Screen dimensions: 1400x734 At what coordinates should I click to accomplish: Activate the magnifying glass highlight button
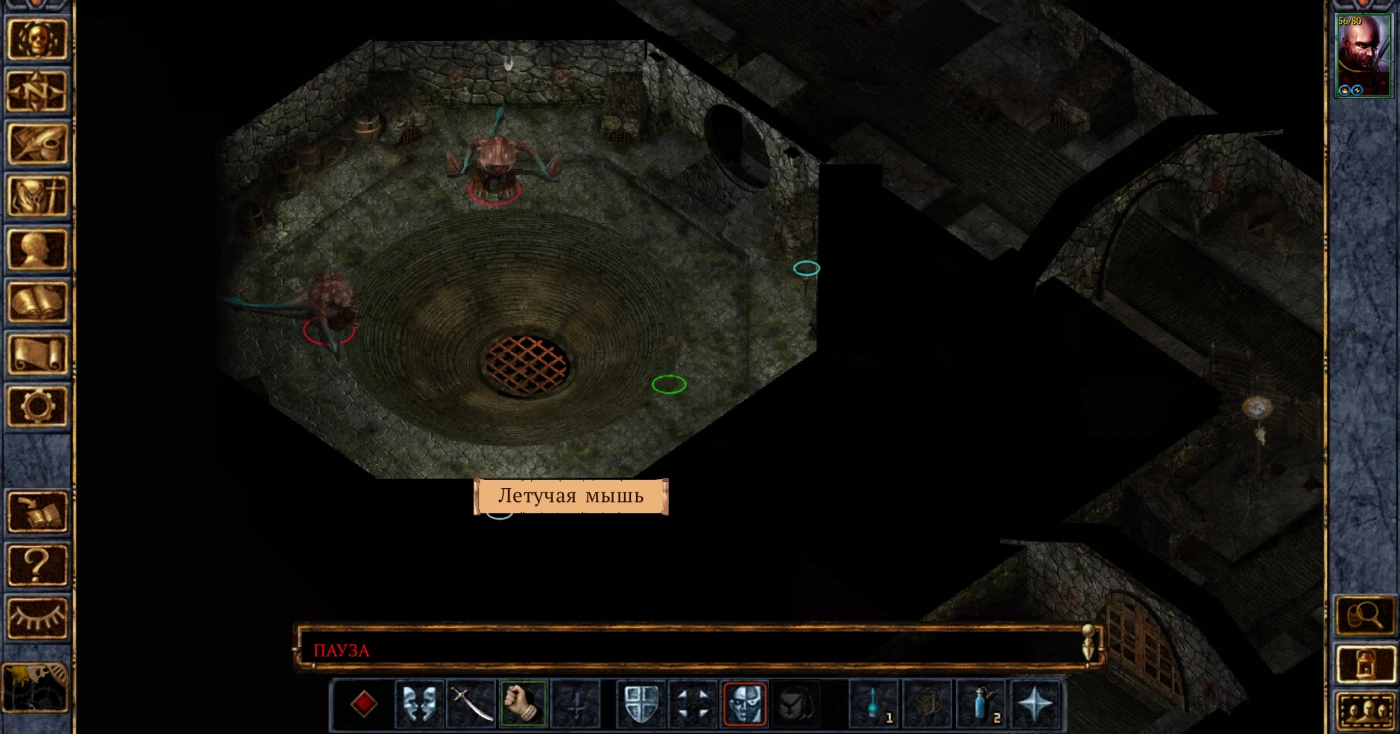1365,614
